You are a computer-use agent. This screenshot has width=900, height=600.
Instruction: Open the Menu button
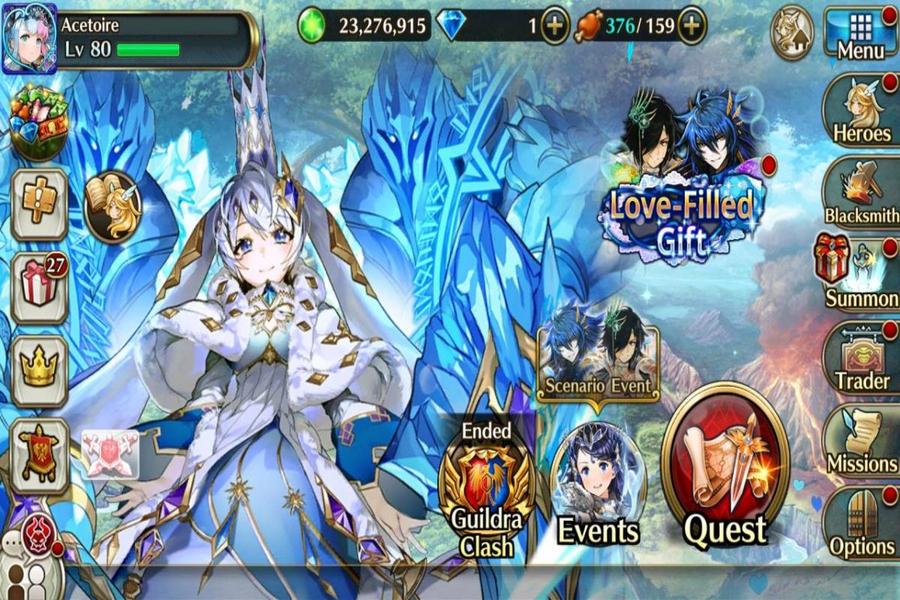[x=859, y=34]
